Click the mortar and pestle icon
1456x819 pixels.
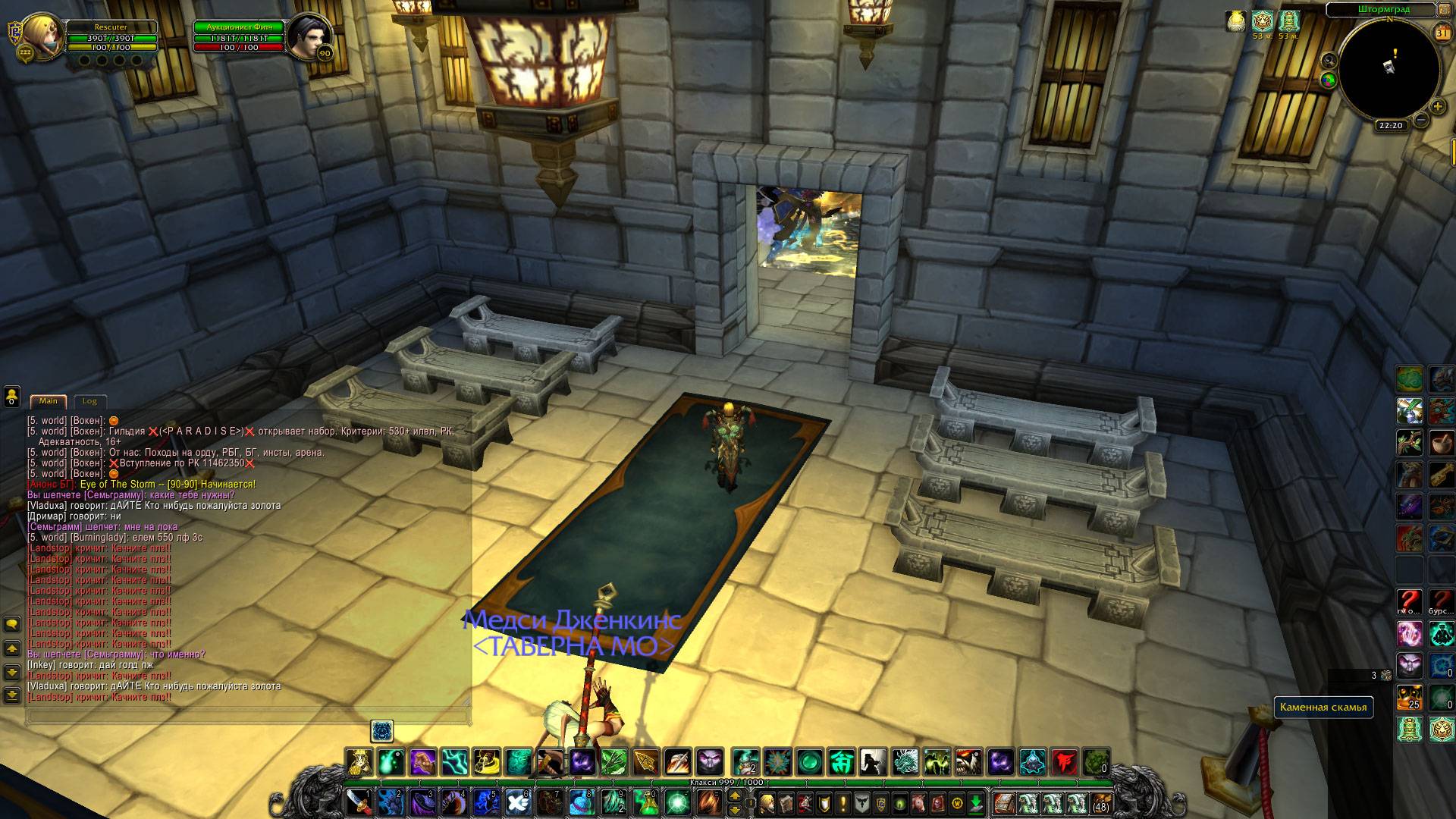[1441, 442]
